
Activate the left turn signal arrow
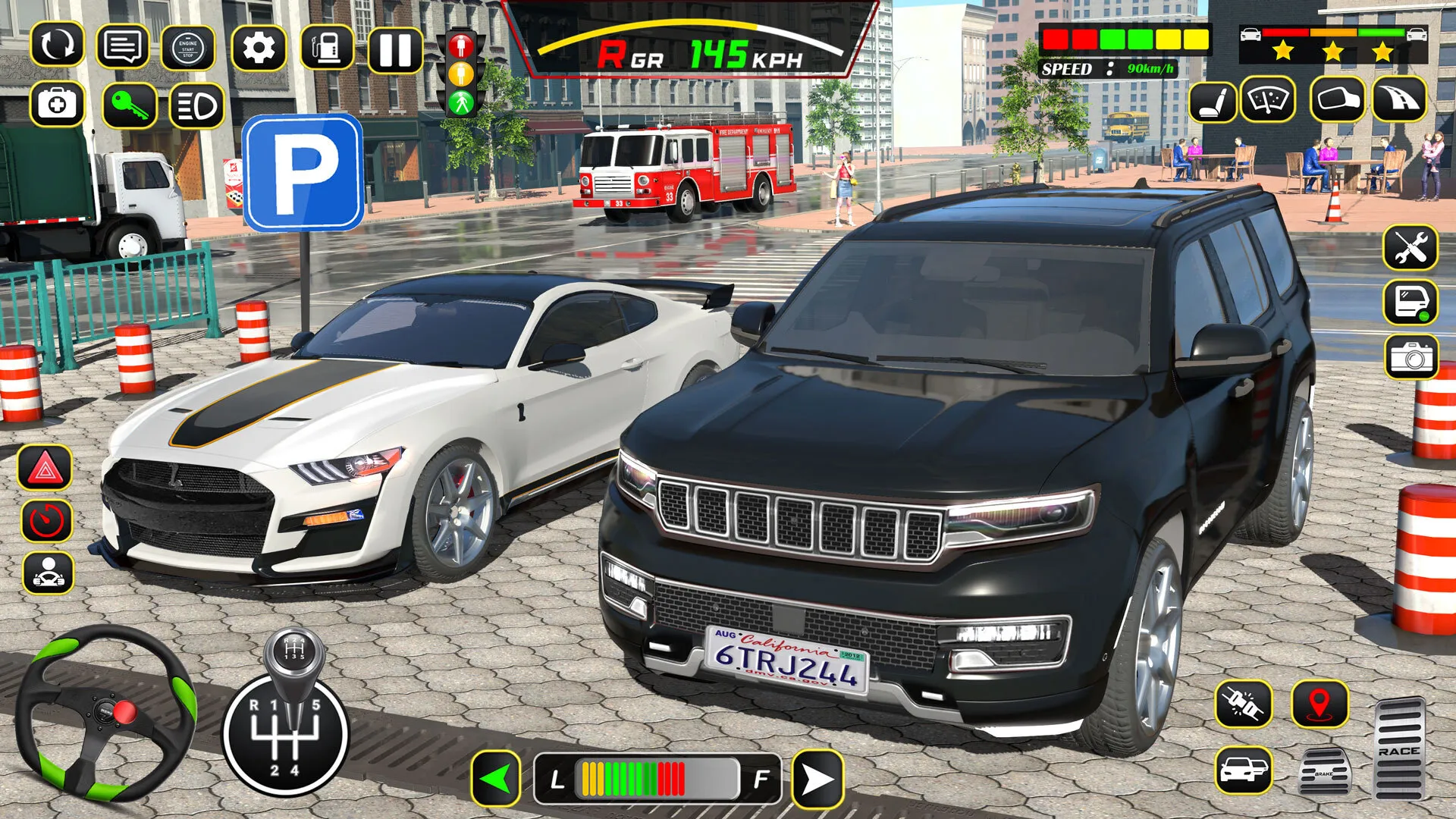tap(497, 778)
